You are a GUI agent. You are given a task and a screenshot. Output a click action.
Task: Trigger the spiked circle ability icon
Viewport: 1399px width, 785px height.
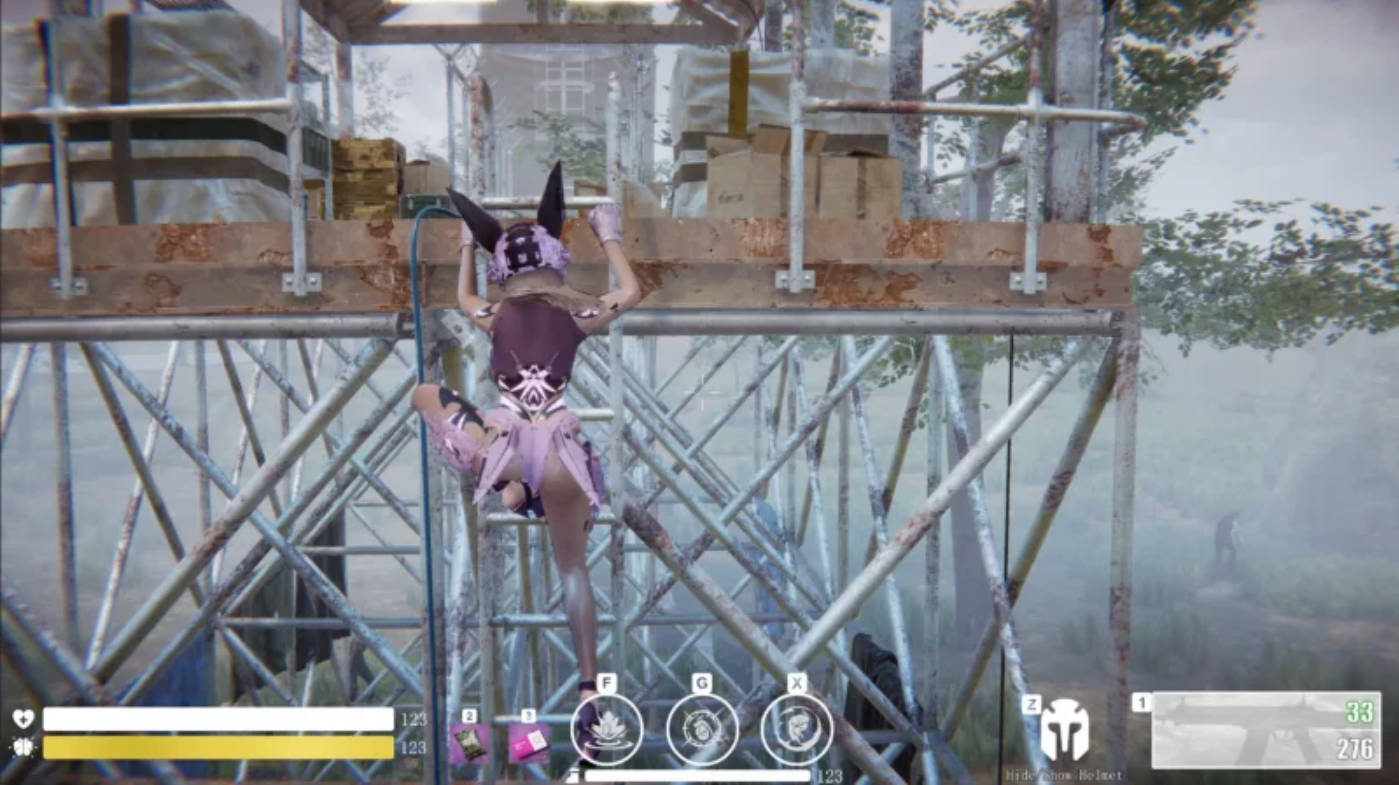[702, 729]
